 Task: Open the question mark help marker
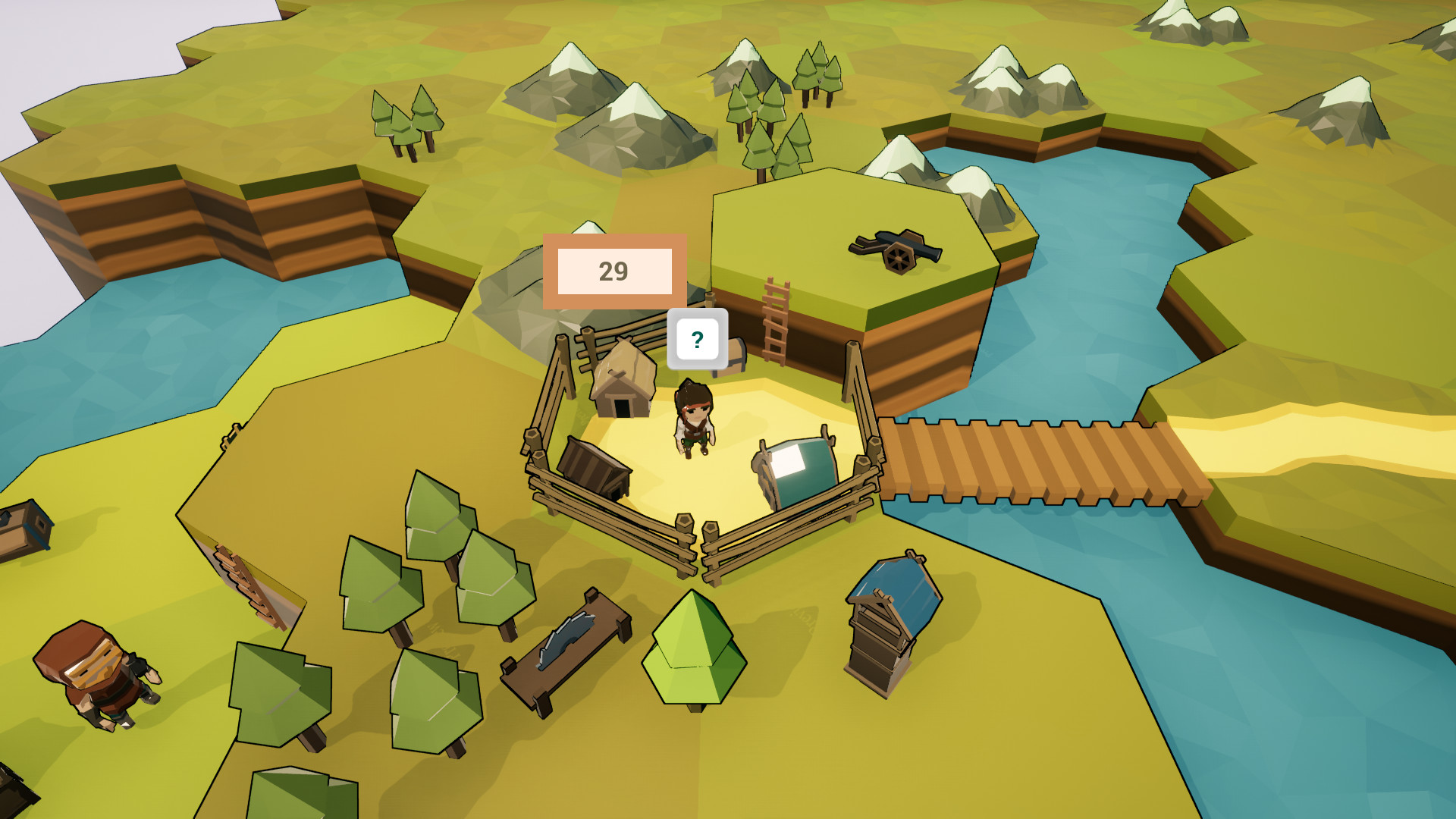tap(697, 340)
